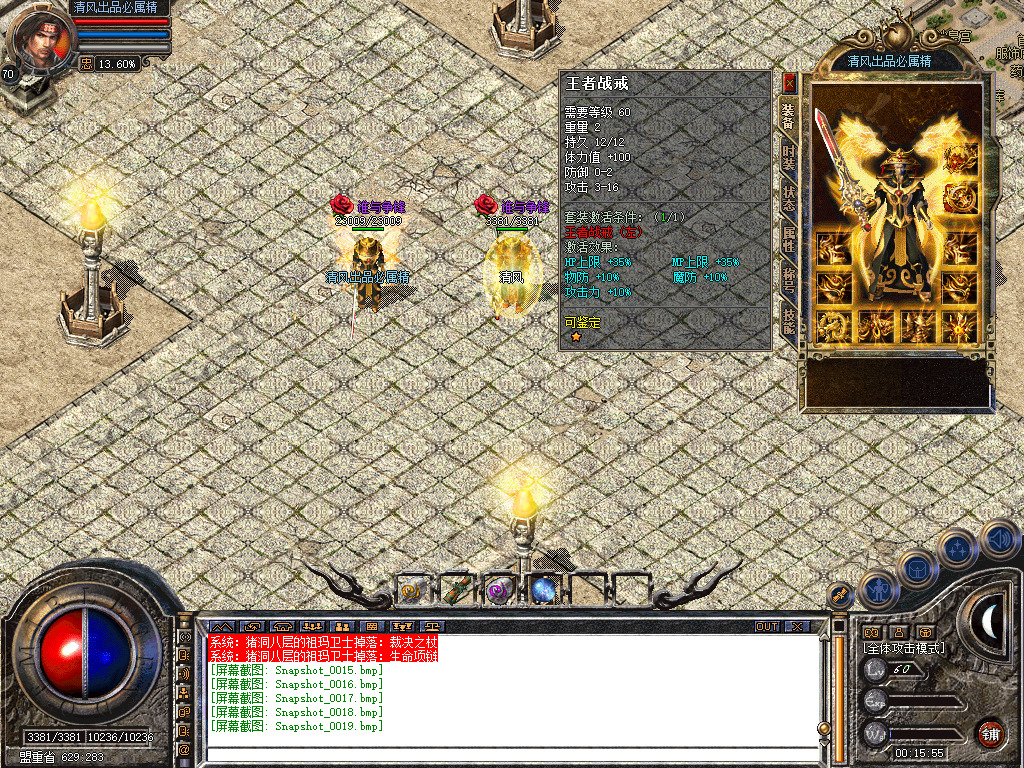The height and width of the screenshot is (768, 1024).
Task: Open the red 铺 shop button
Action: [990, 732]
